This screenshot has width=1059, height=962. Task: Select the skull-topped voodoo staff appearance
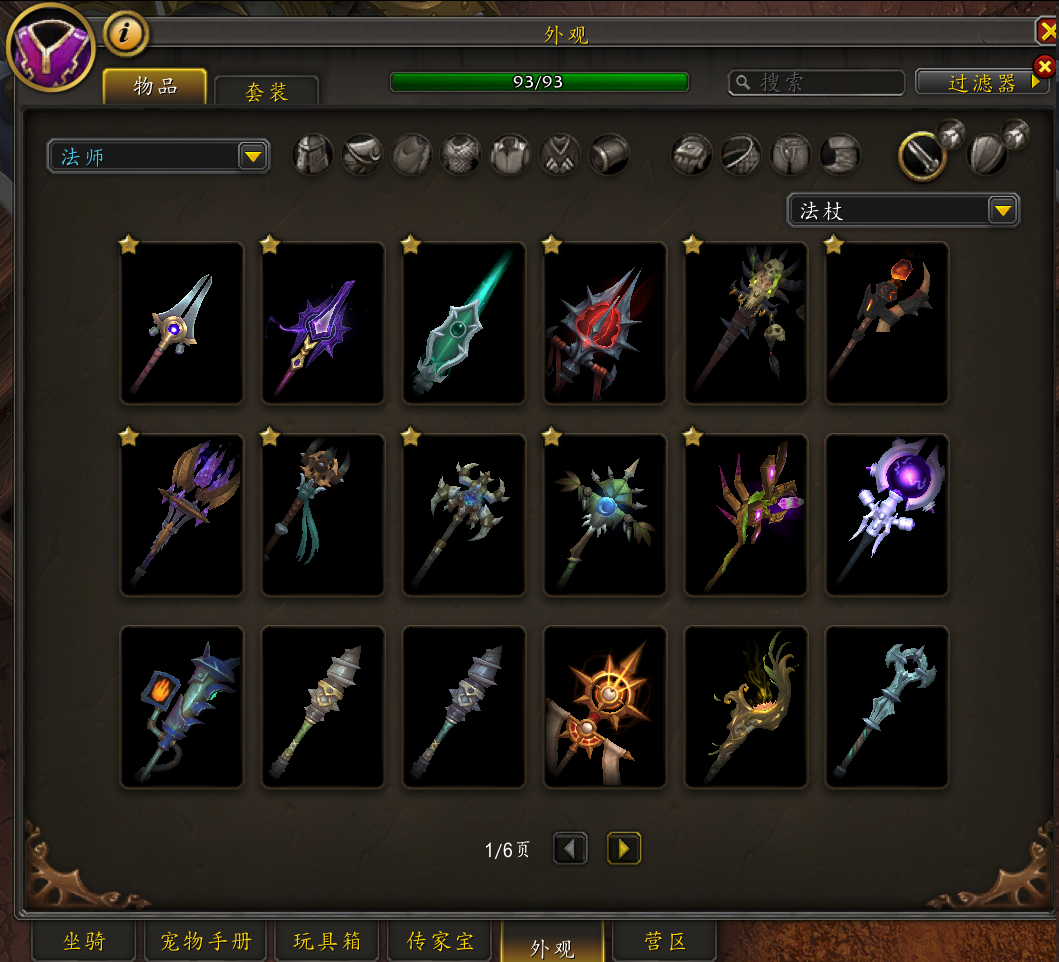point(746,323)
